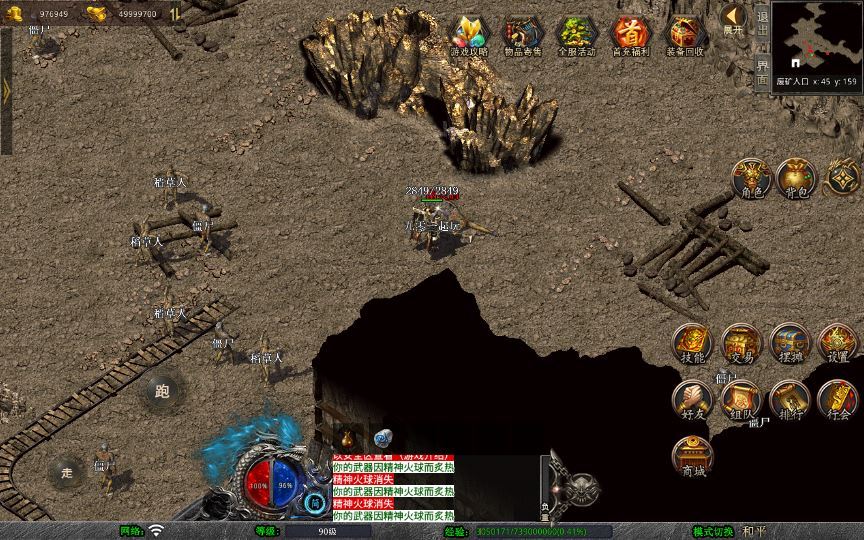Open the 设置 settings menu
Viewport: 864px width, 540px height.
[838, 343]
